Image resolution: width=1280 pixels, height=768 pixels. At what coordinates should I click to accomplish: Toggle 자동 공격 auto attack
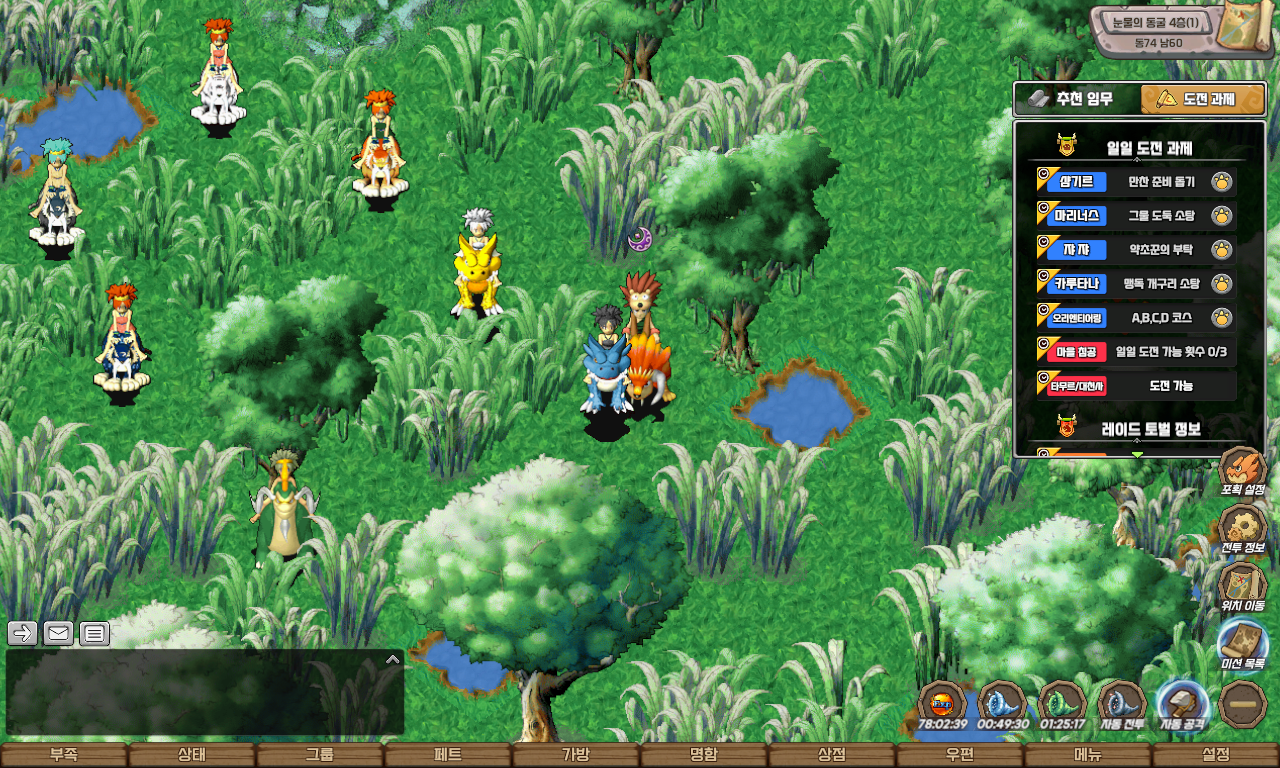pos(1182,705)
